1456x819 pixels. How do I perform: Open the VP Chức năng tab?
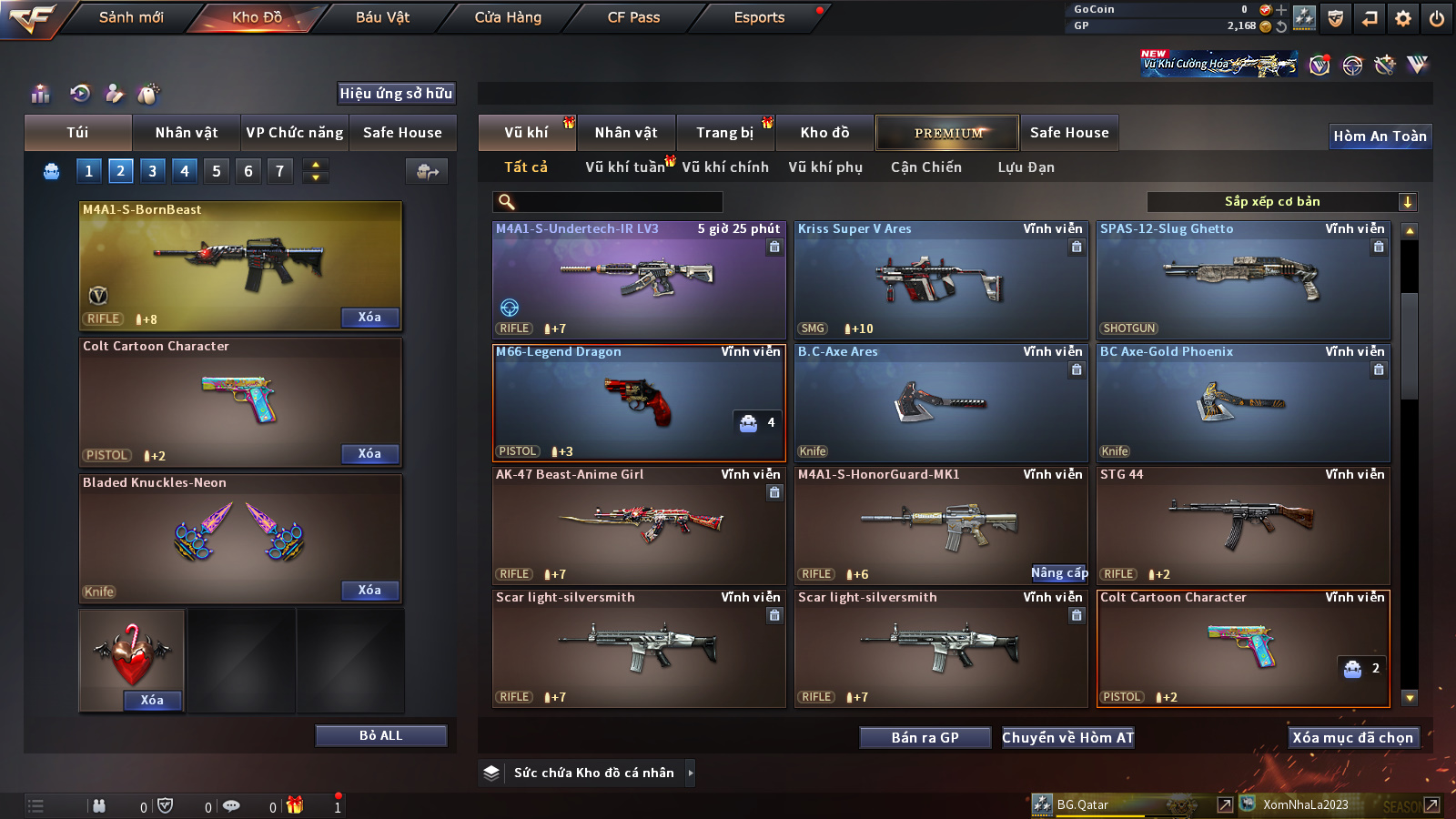click(295, 133)
